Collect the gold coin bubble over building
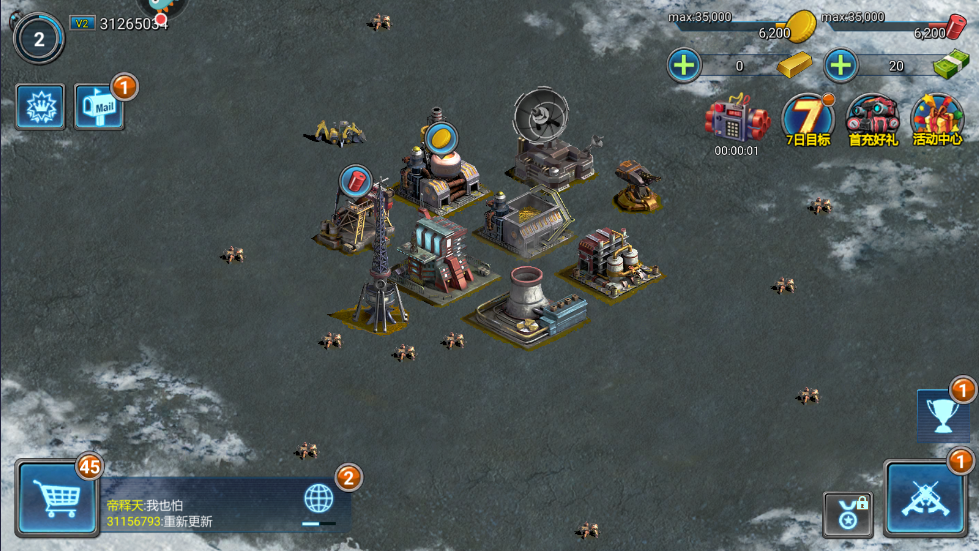Image resolution: width=979 pixels, height=551 pixels. (x=440, y=137)
